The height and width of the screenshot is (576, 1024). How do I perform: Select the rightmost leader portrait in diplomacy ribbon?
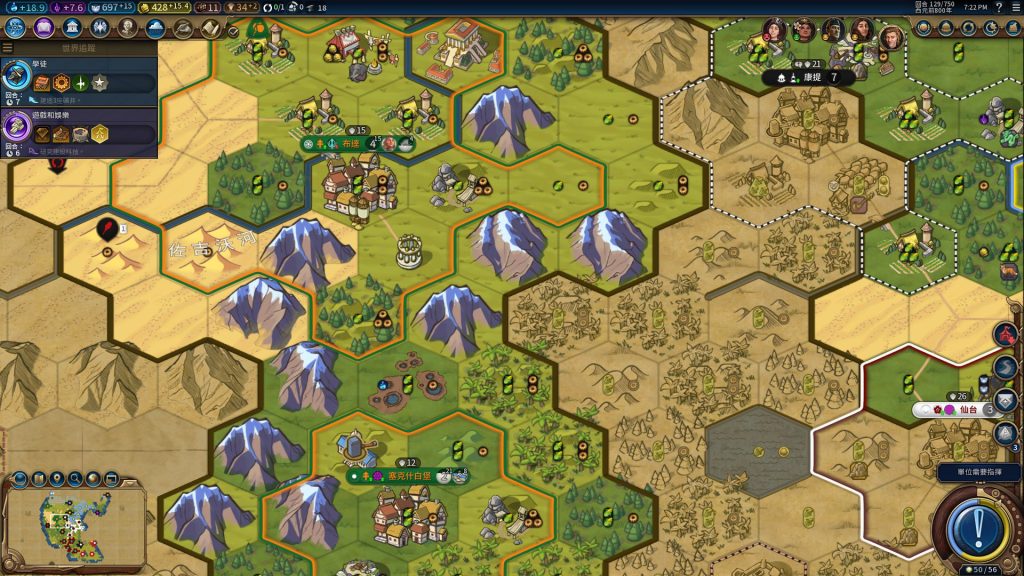891,38
